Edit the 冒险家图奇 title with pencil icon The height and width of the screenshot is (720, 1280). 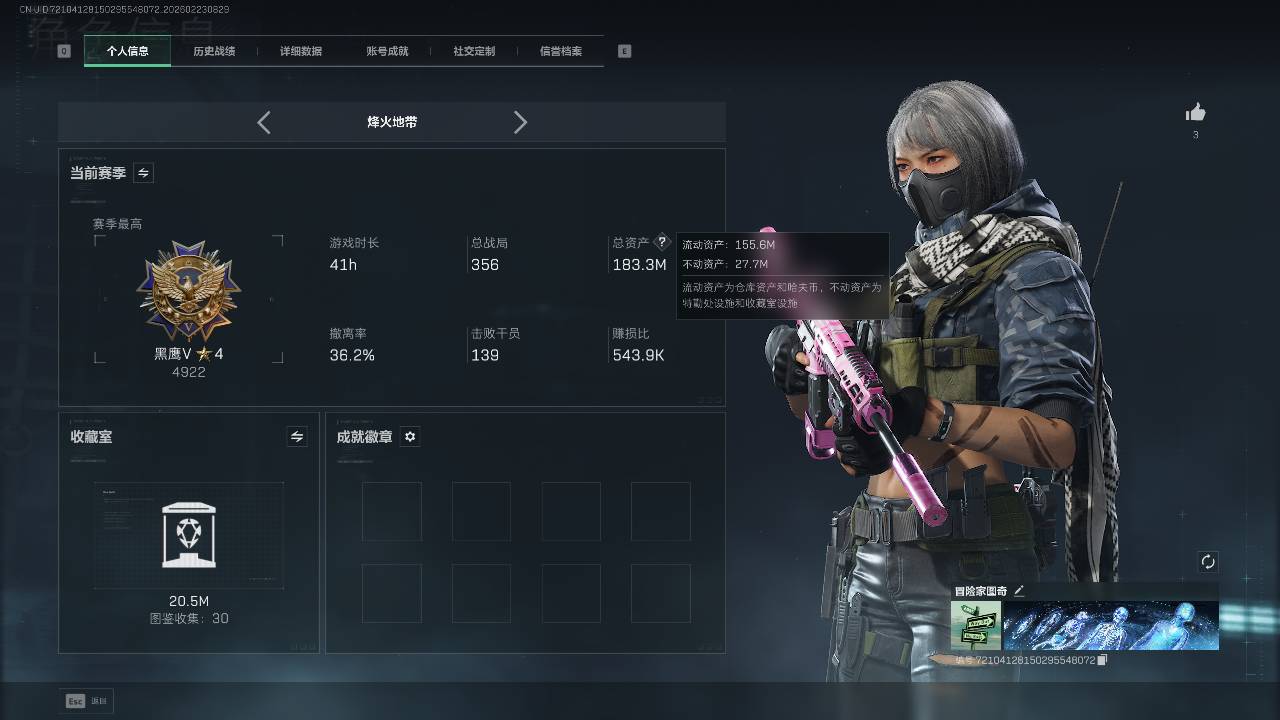[1019, 591]
